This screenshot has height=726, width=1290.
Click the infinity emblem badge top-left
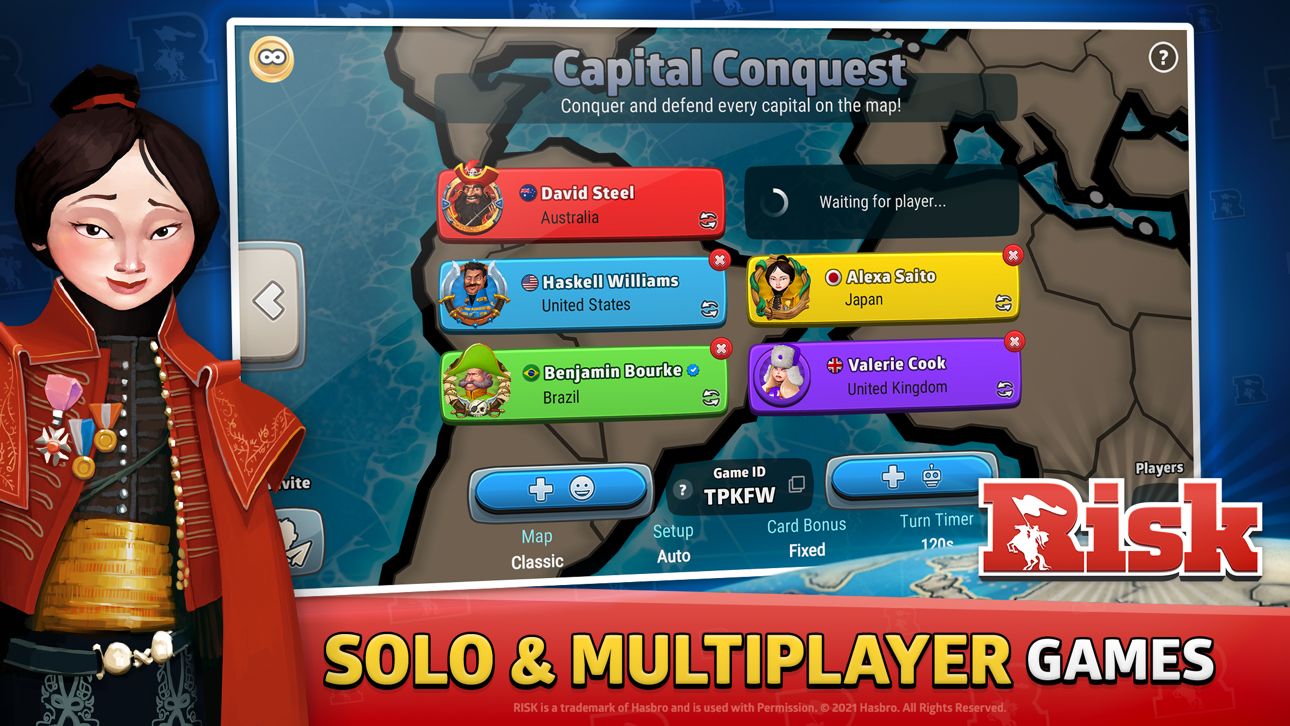[x=270, y=58]
